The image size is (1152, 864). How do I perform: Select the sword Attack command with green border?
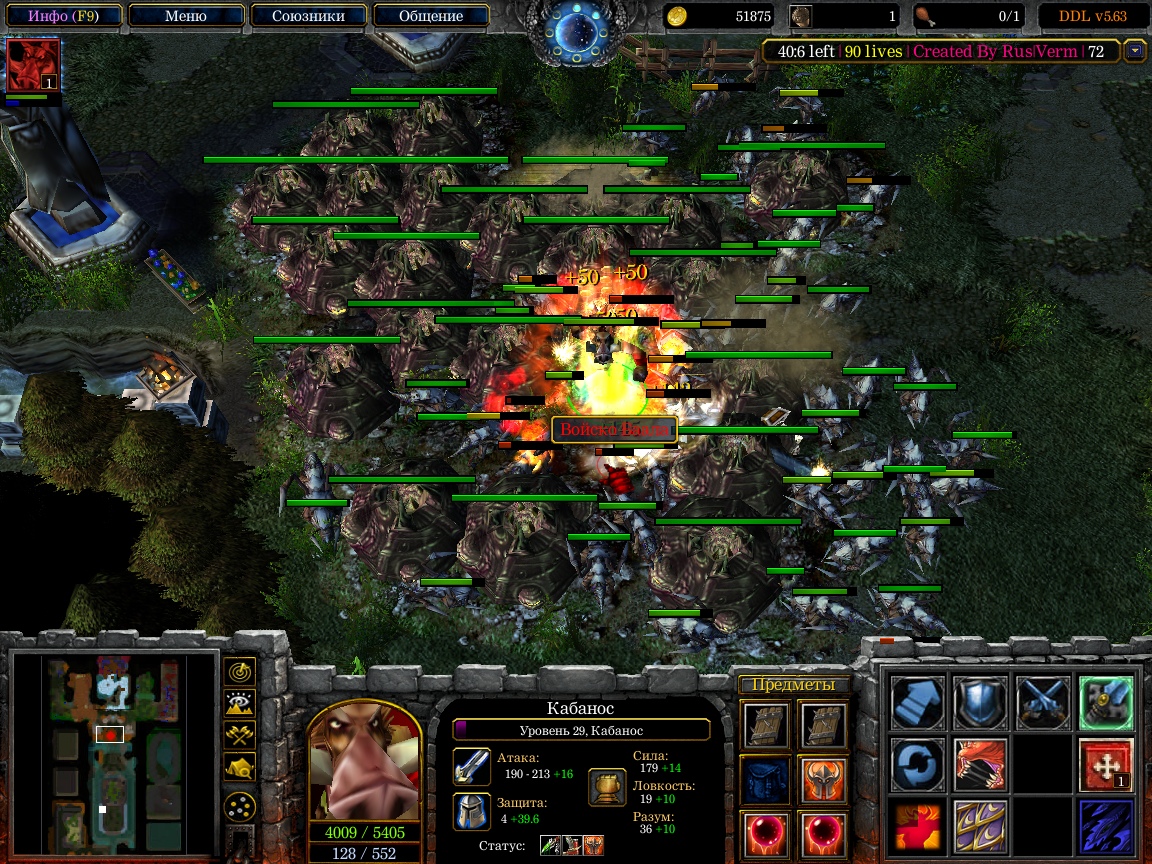click(1106, 702)
